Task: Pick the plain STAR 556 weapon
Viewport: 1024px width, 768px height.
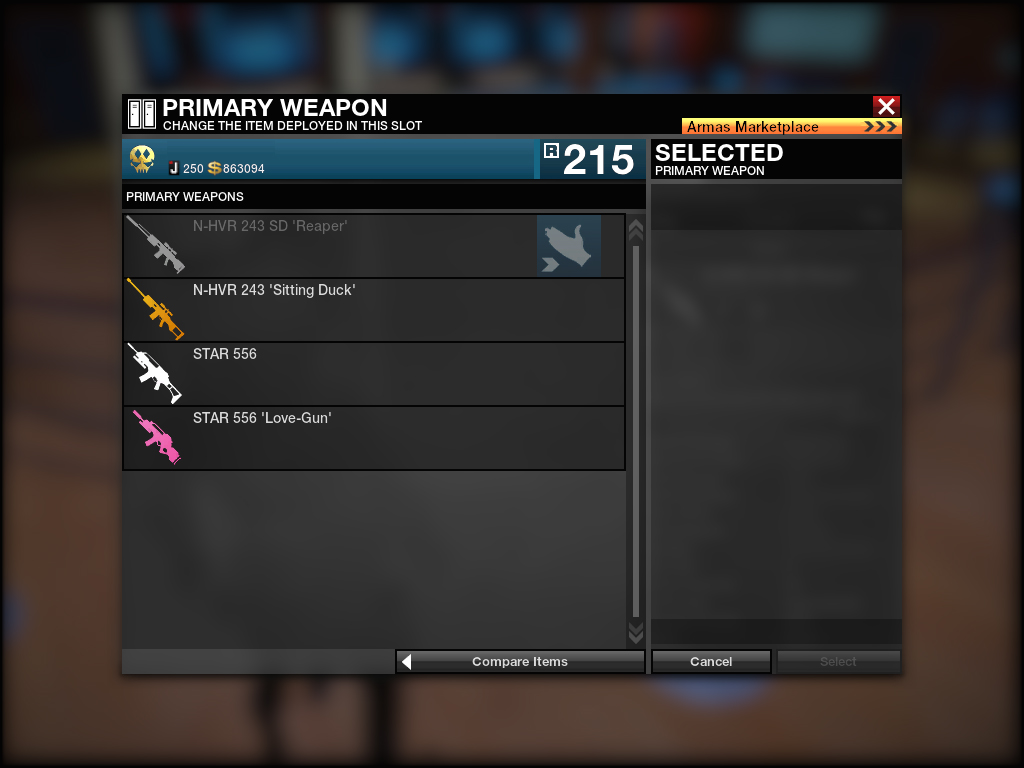Action: (373, 374)
